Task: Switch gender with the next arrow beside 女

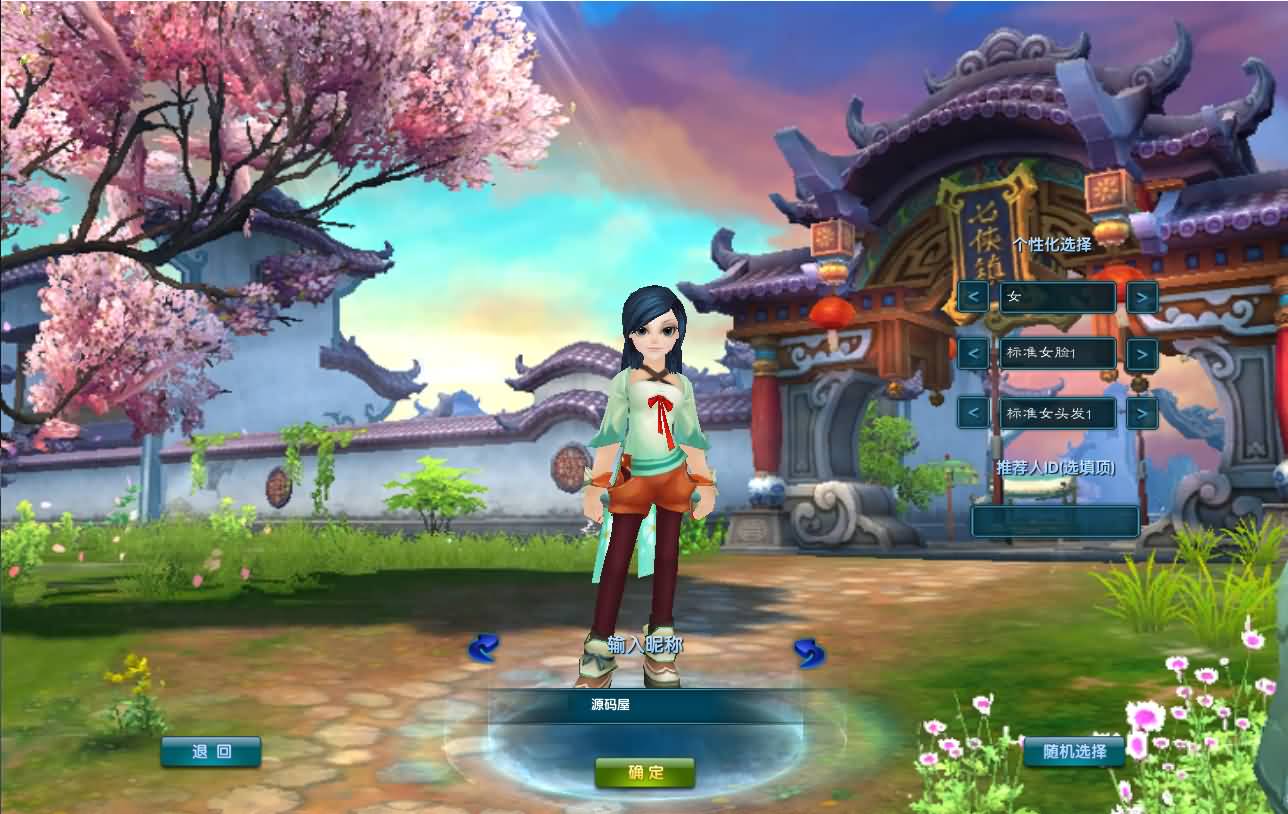Action: pyautogui.click(x=1142, y=297)
